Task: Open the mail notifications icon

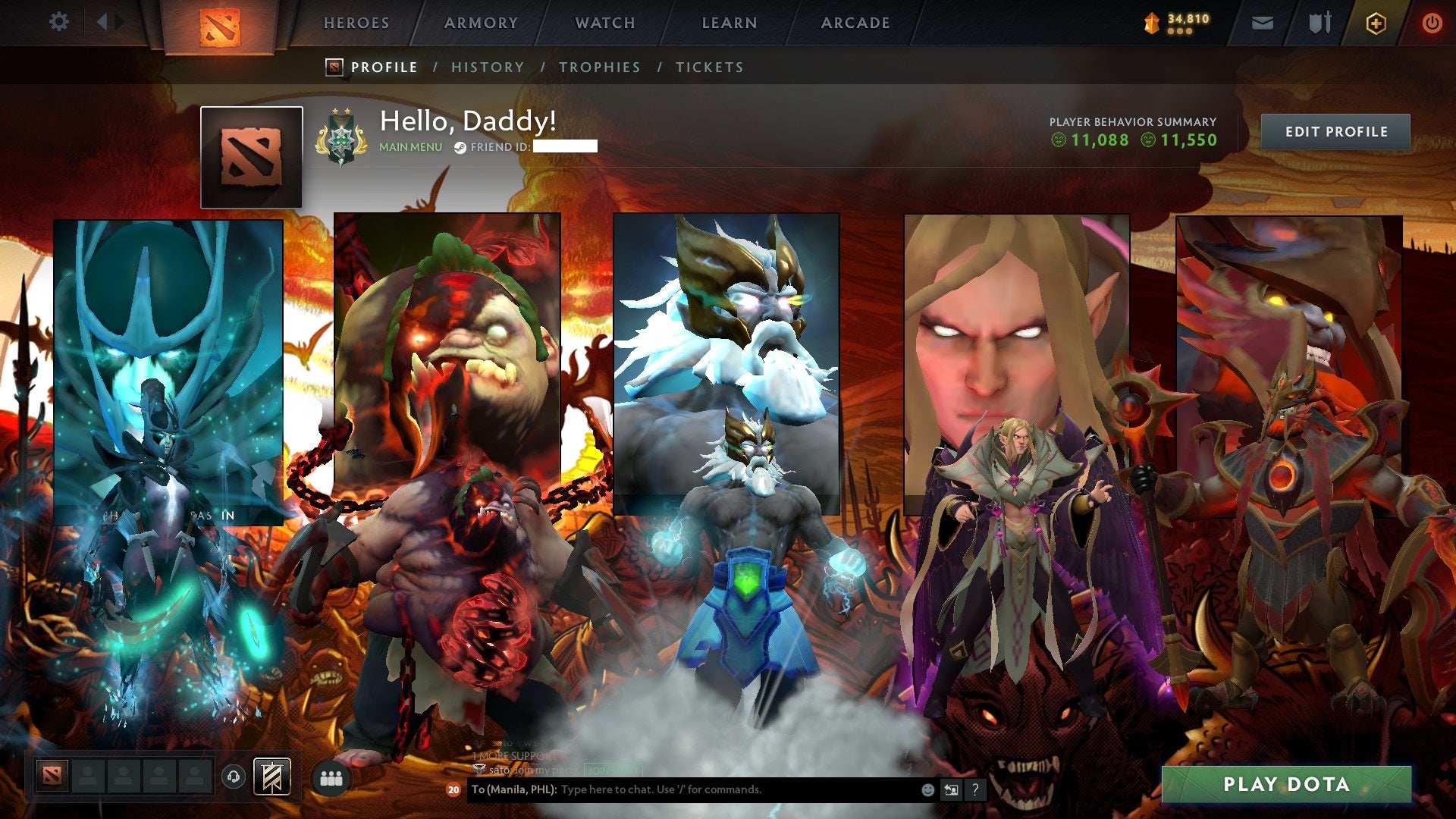Action: 1261,22
